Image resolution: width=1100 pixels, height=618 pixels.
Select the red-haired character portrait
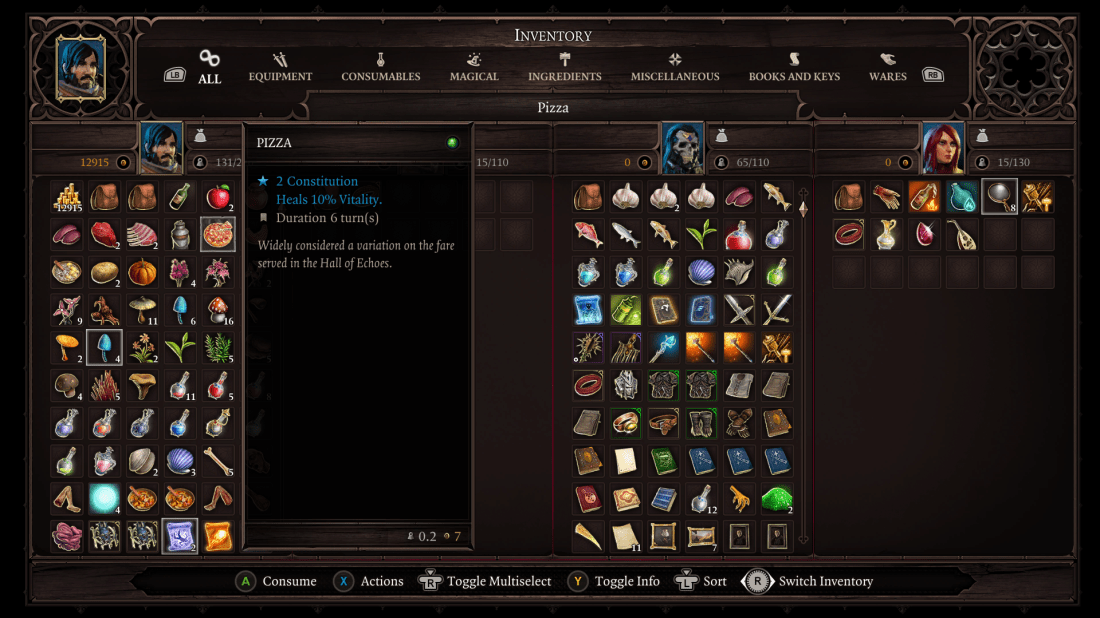pyautogui.click(x=942, y=149)
